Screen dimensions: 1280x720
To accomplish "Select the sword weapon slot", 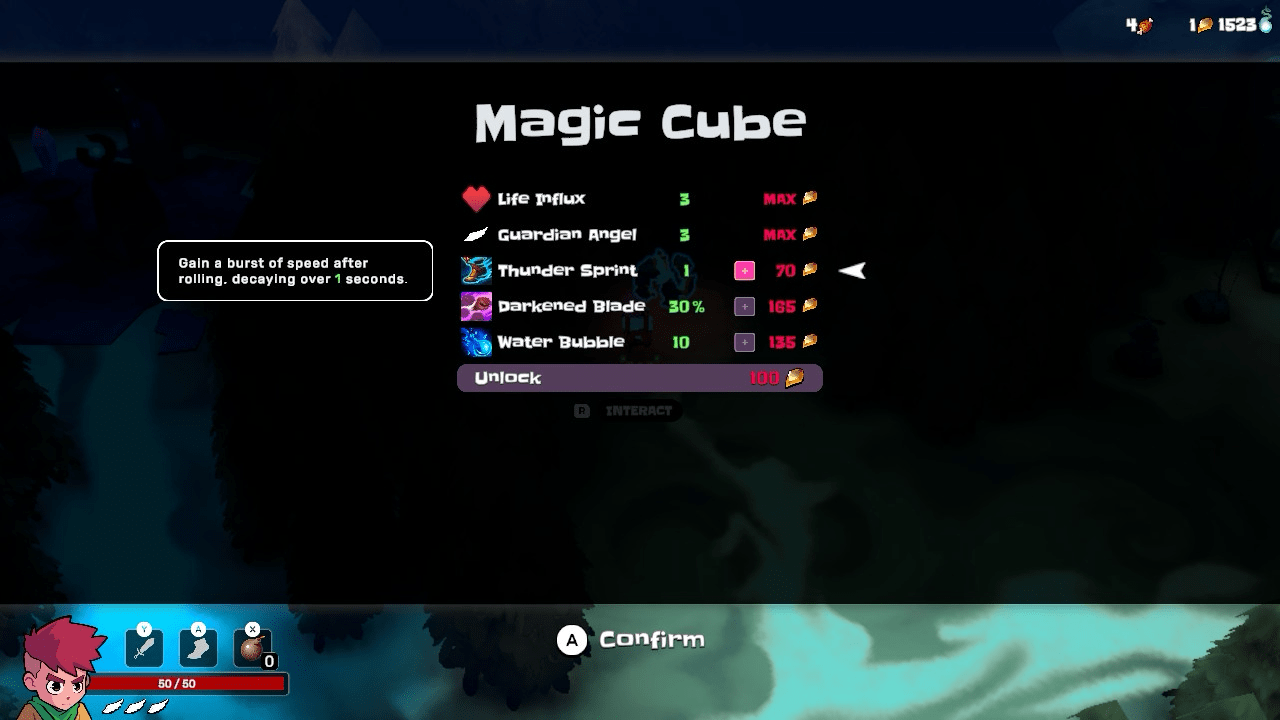I will [144, 647].
